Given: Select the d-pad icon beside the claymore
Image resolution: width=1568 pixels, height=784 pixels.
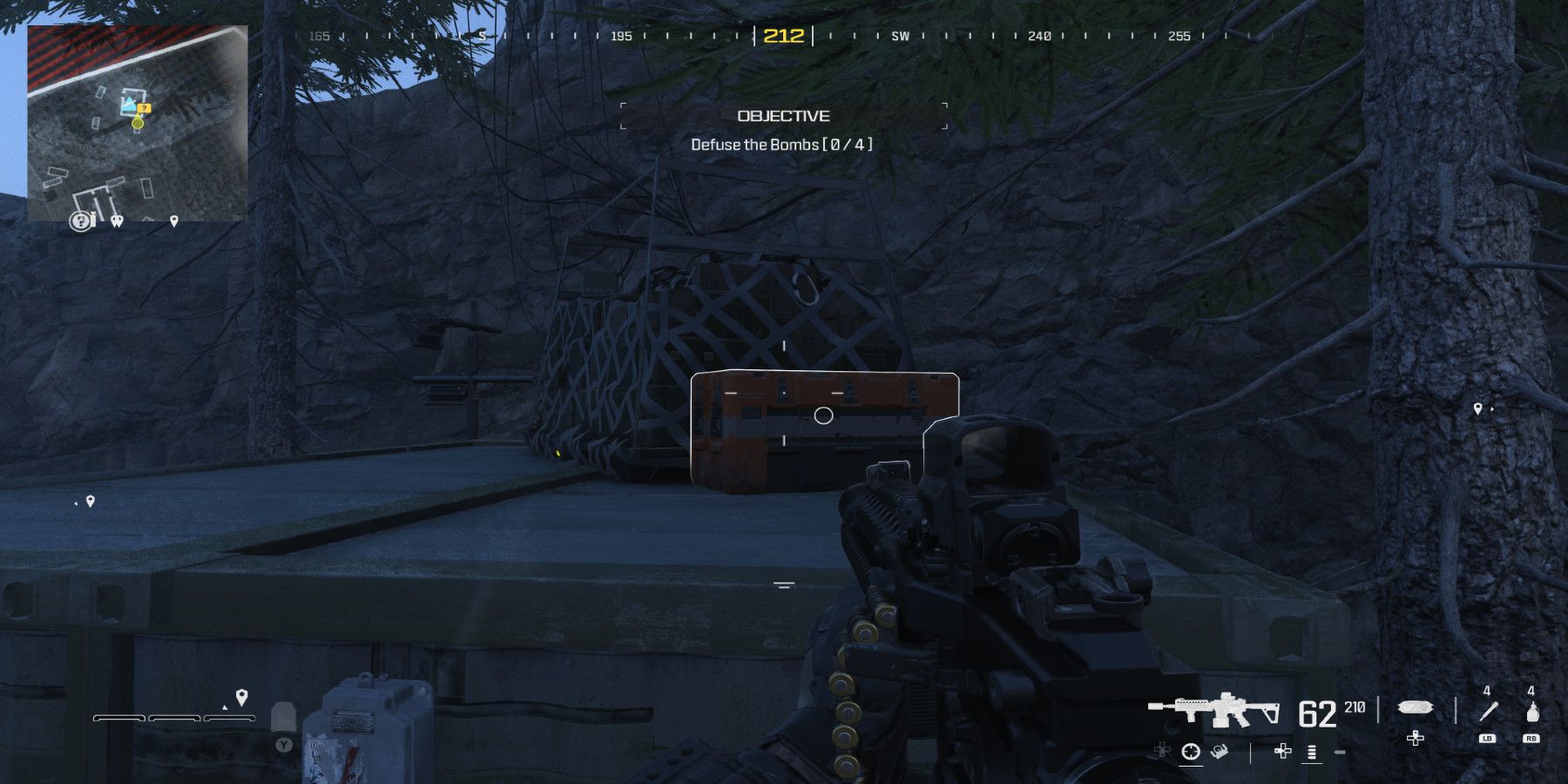Looking at the screenshot, I should (1415, 739).
